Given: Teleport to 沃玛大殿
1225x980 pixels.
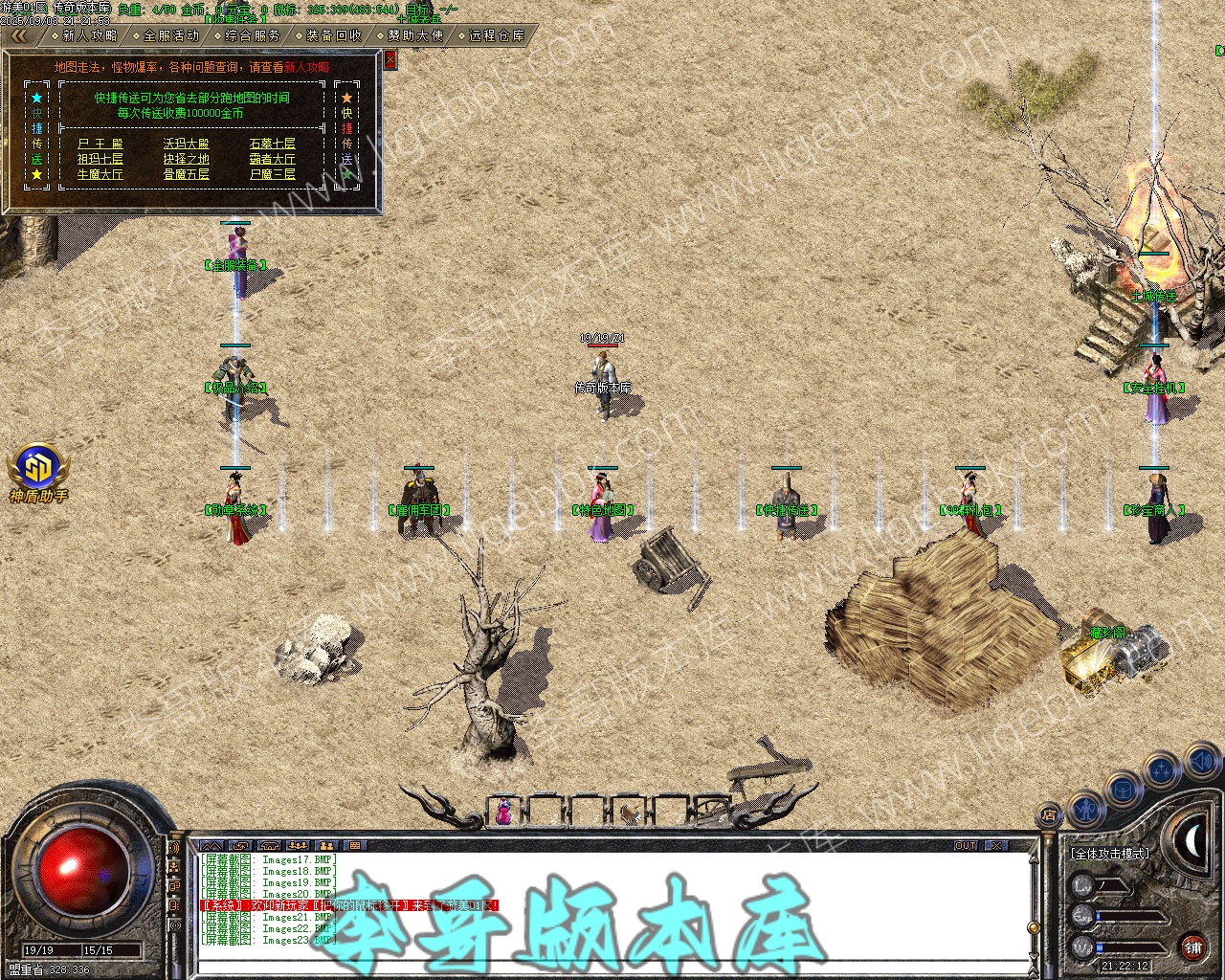Looking at the screenshot, I should [x=186, y=145].
